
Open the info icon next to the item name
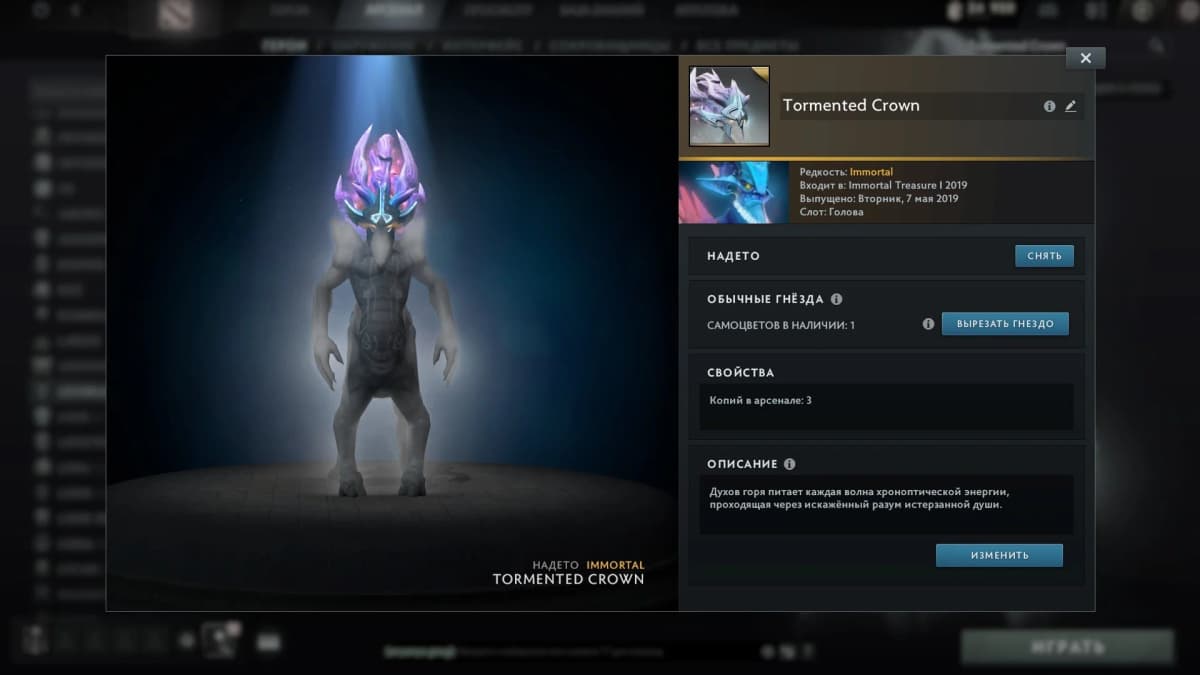coord(1049,106)
